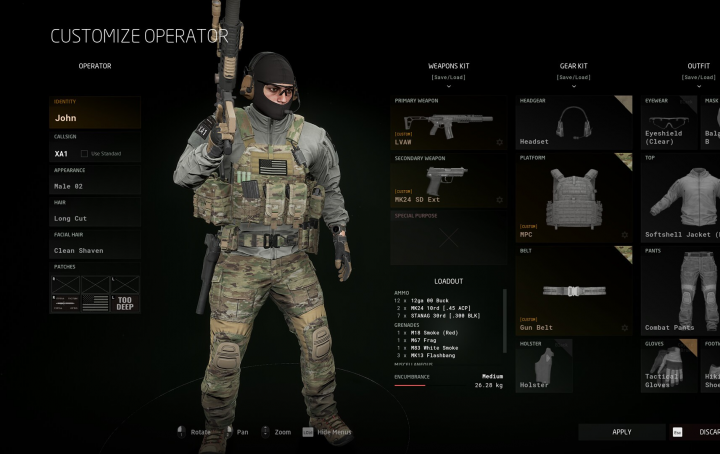This screenshot has width=720, height=454.
Task: Toggle the Use Standard callsign checkbox
Action: click(x=84, y=154)
